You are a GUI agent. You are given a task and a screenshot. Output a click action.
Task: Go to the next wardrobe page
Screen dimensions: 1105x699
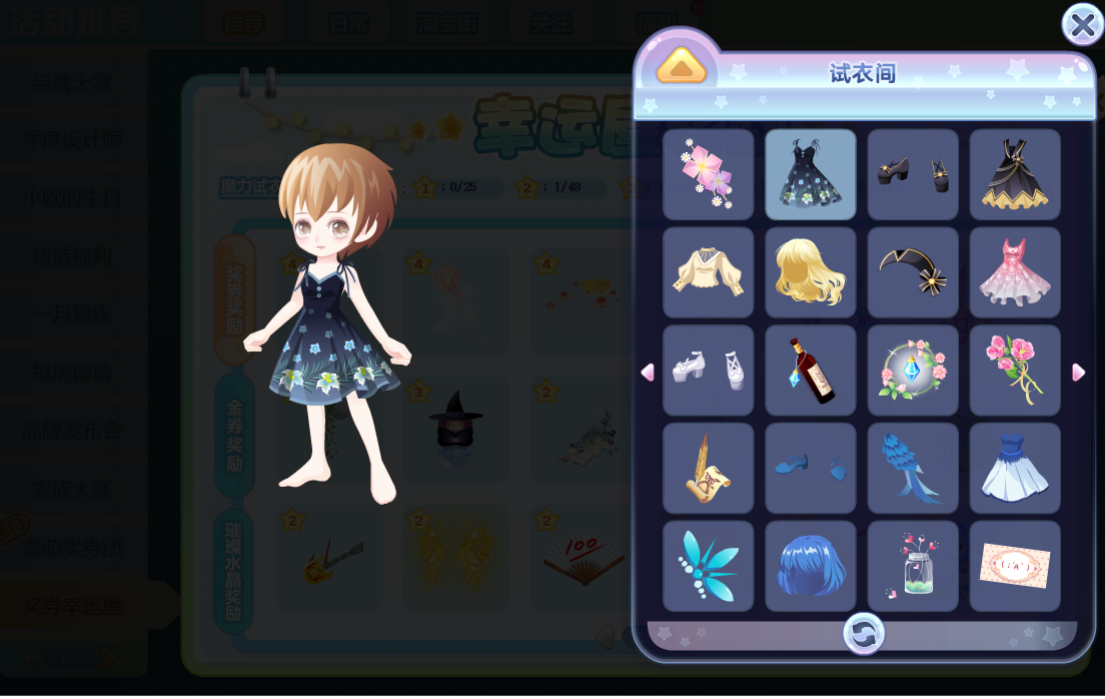1078,372
